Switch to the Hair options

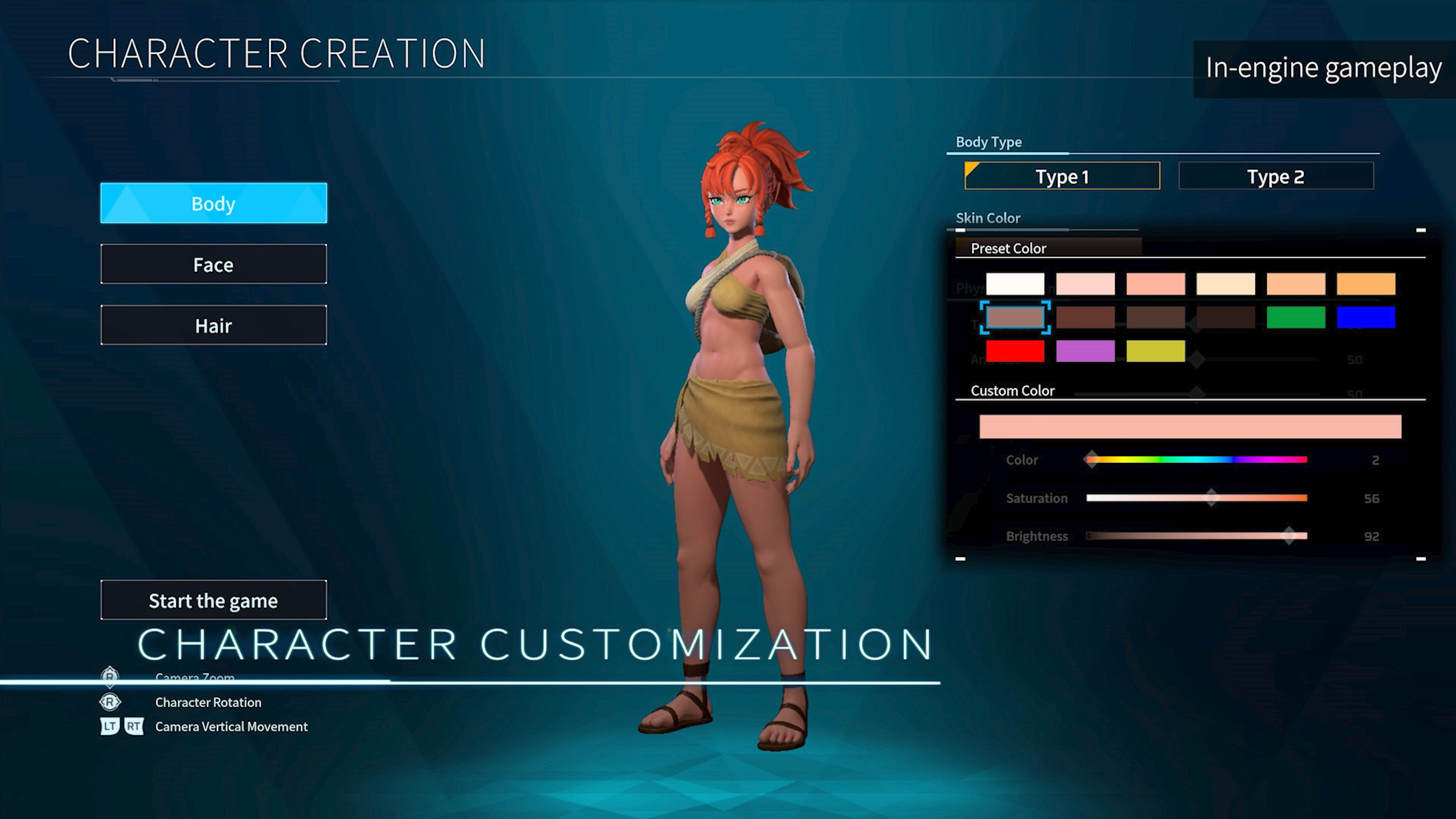pos(213,325)
